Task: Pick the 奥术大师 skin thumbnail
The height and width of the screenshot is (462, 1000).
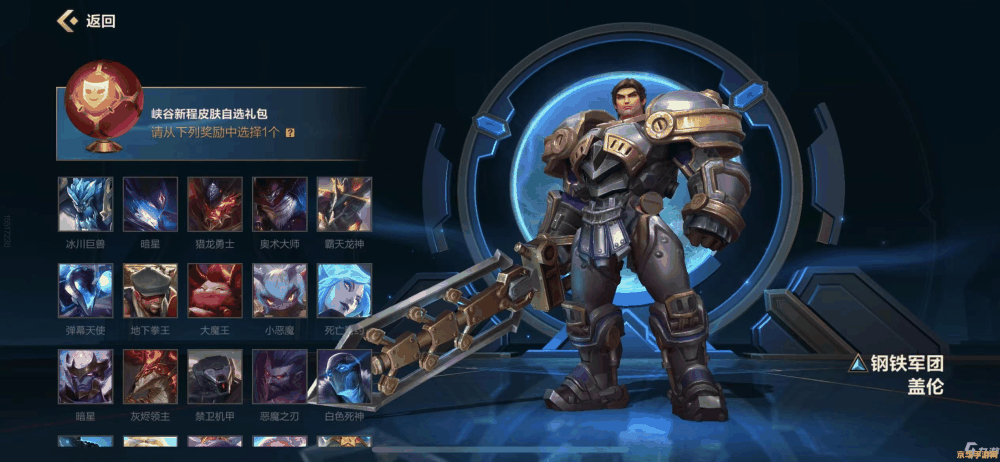Action: (280, 204)
